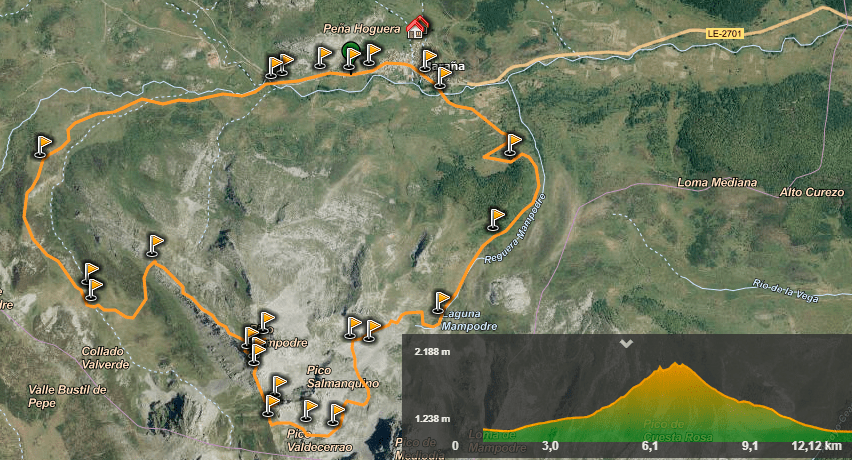This screenshot has width=852, height=460.
Task: Open the red house marker at Peña Hoguera
Action: [418, 27]
